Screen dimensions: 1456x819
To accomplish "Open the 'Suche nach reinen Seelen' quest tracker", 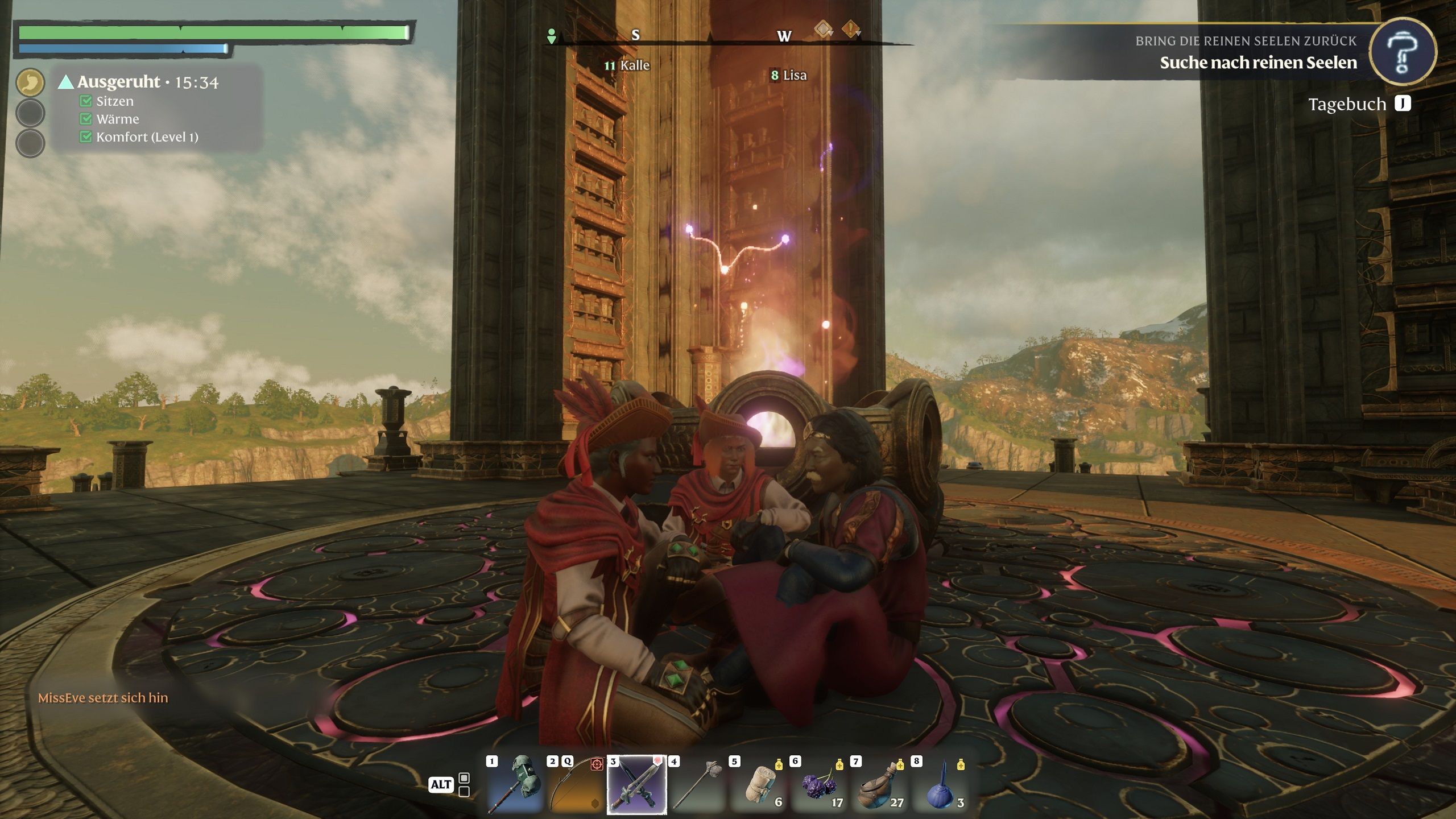I will tap(1258, 63).
